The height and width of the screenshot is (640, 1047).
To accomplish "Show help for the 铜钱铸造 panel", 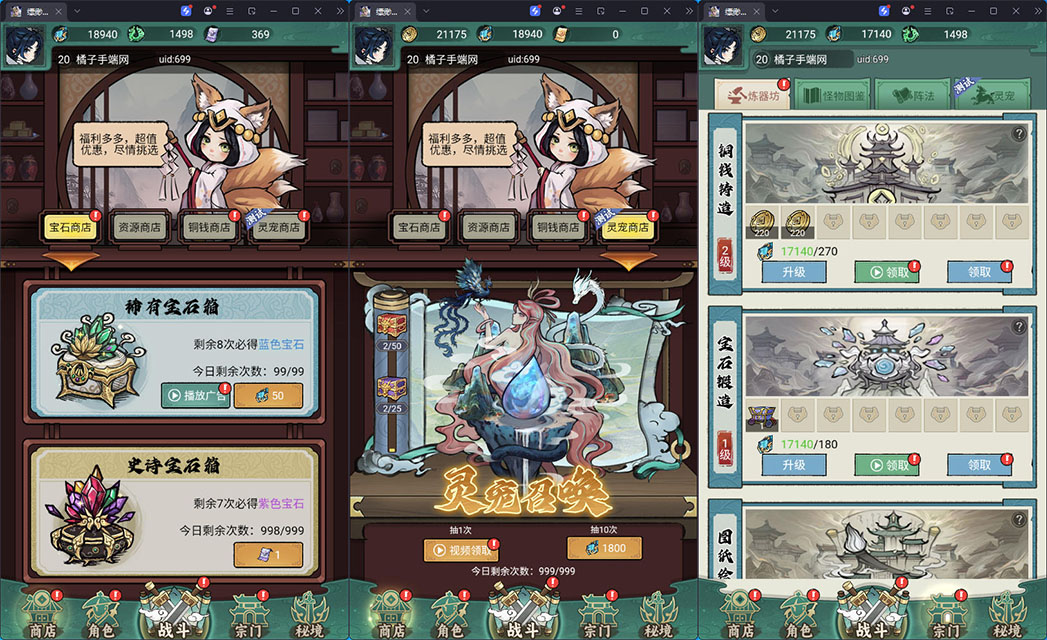I will point(1019,133).
